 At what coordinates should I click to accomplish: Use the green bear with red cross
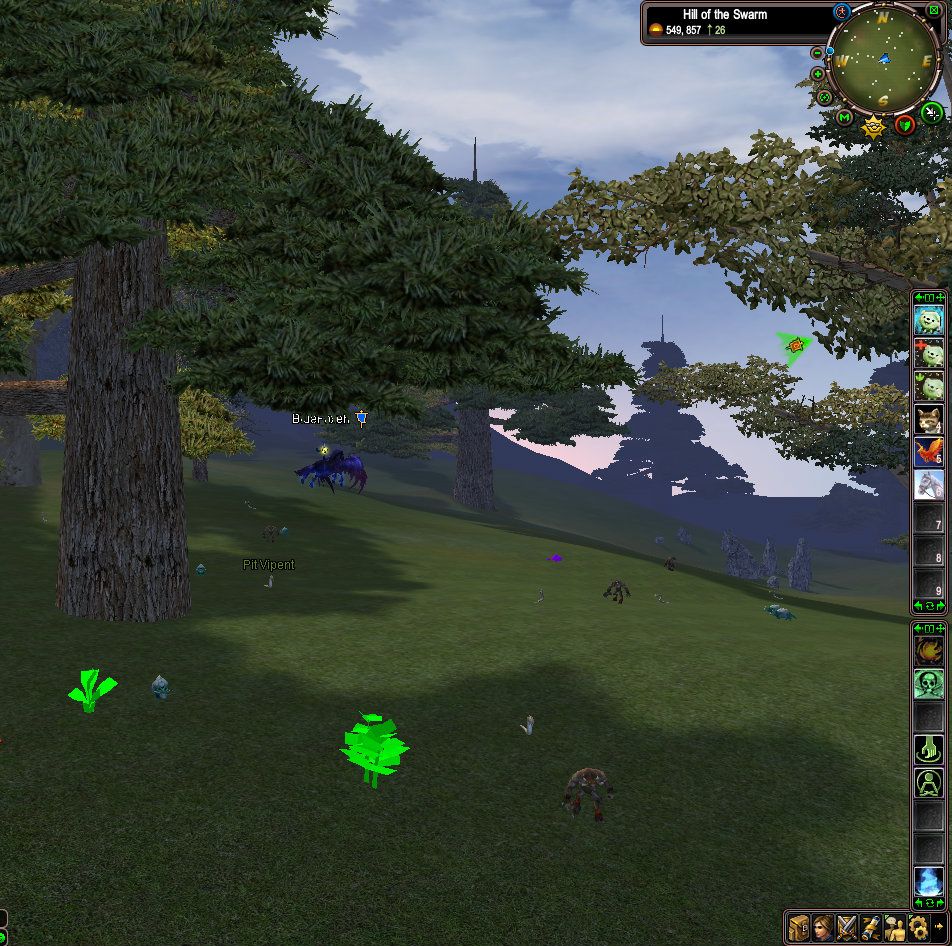coord(929,353)
